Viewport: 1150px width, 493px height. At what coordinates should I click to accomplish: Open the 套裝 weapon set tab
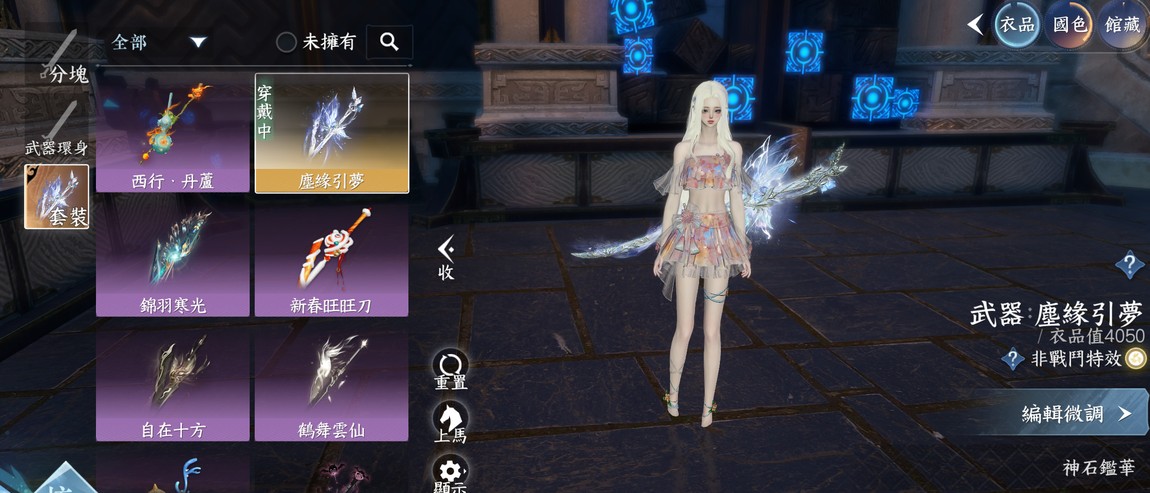pos(57,196)
